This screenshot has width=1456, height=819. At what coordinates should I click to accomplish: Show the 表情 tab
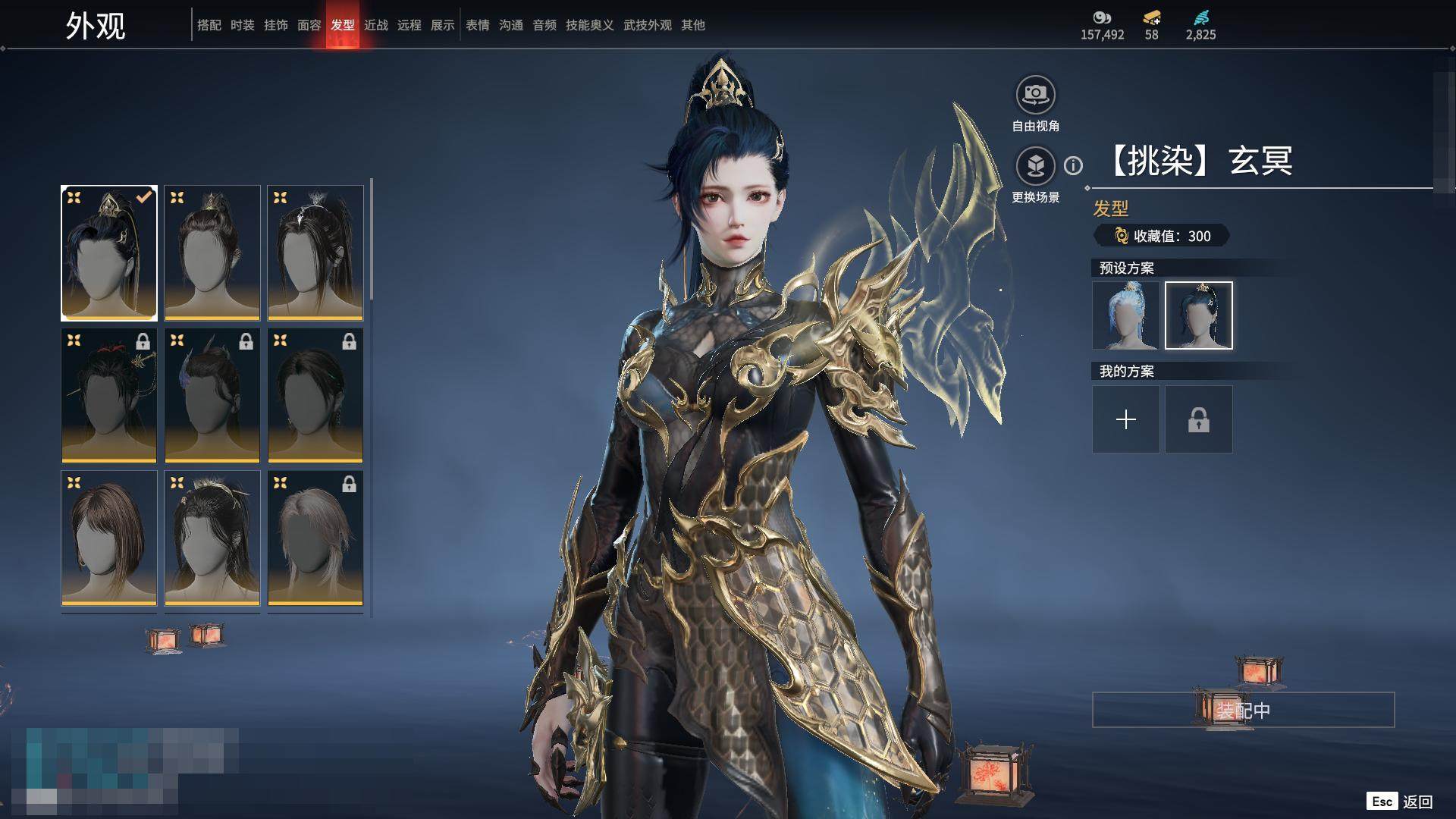tap(478, 25)
